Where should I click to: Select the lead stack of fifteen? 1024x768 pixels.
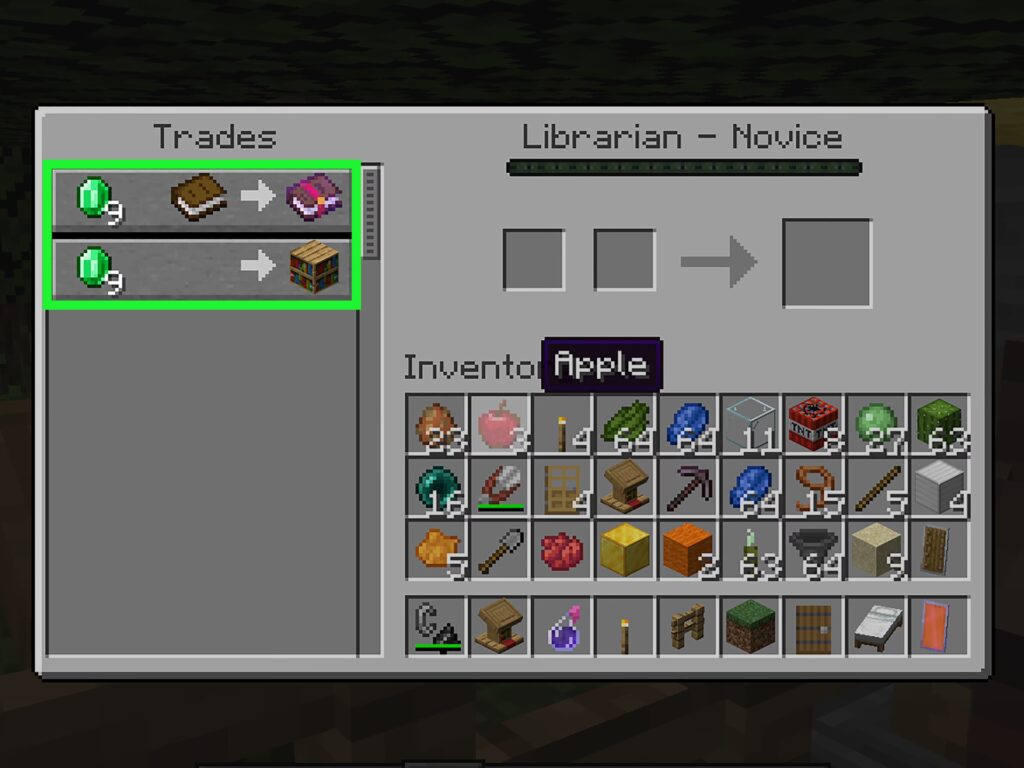coord(813,487)
